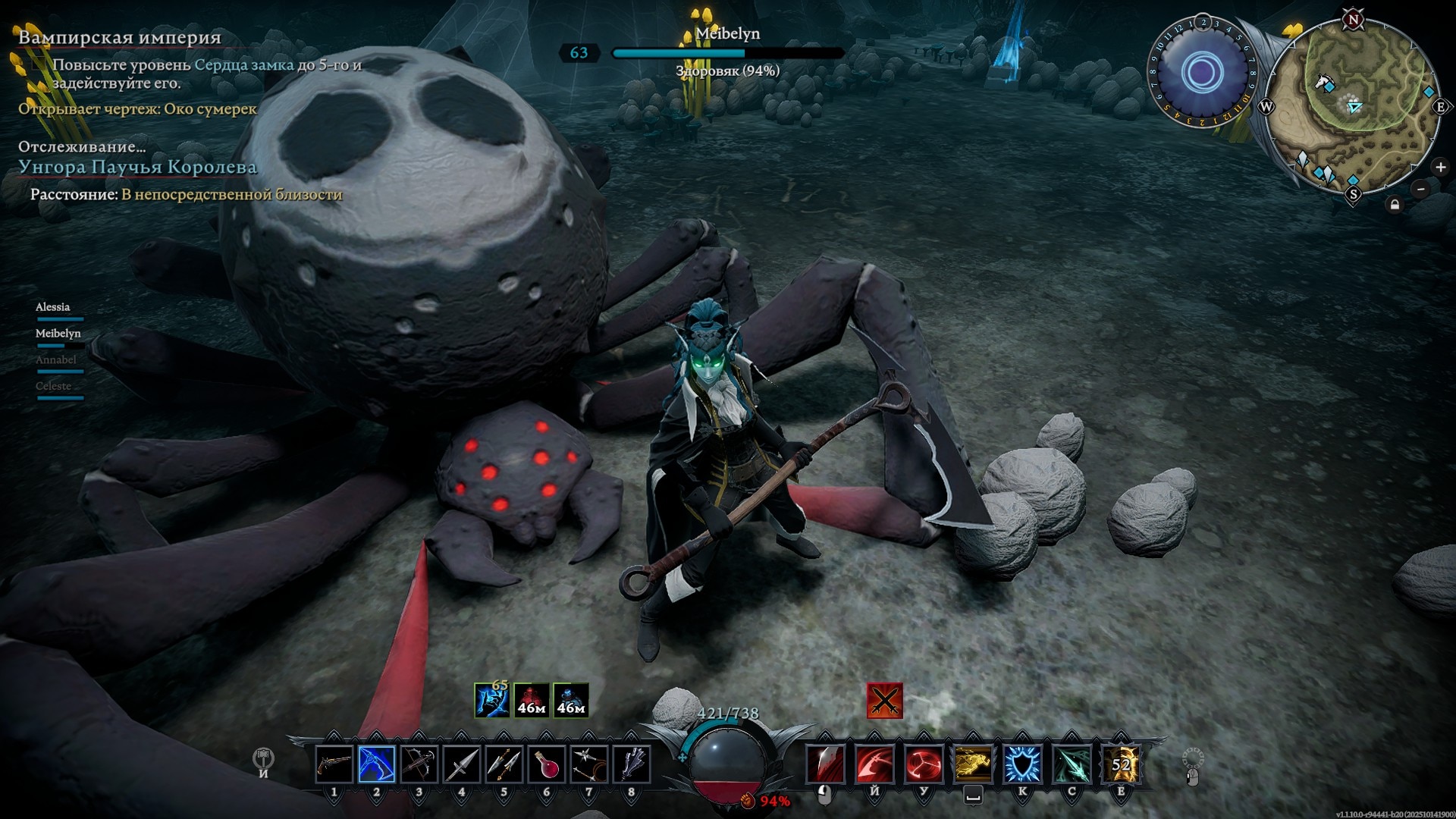Equip the crossbow from the hotbar
The image size is (1456, 819).
(x=419, y=764)
